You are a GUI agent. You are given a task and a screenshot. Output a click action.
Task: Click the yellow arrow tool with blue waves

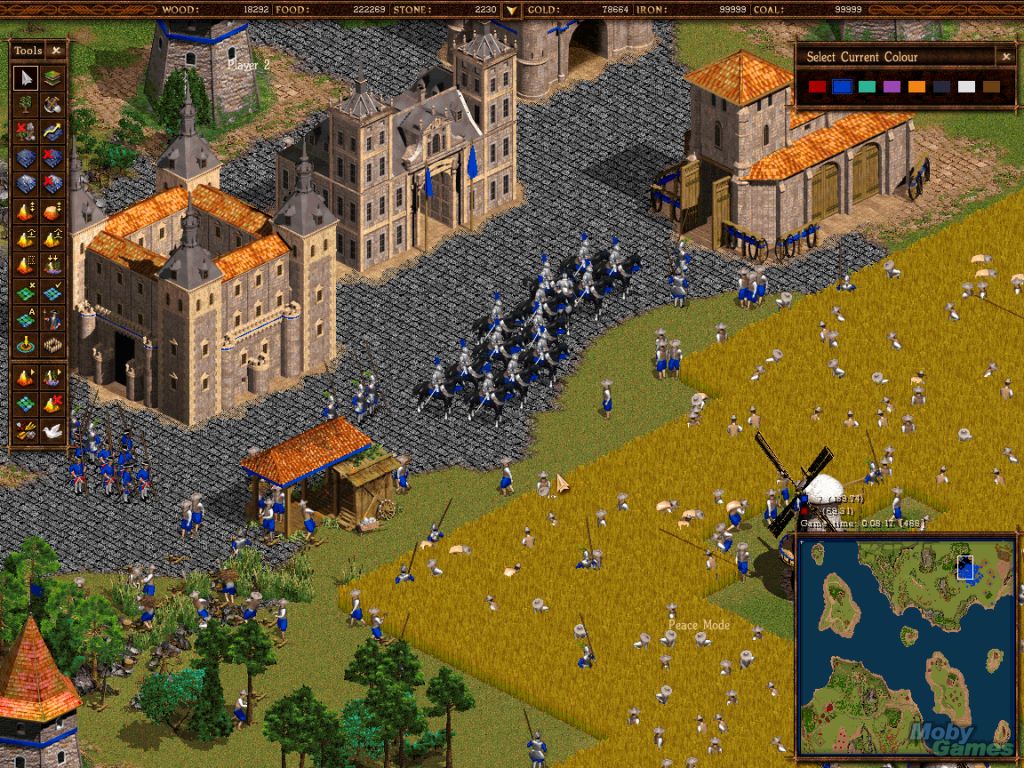click(x=52, y=131)
